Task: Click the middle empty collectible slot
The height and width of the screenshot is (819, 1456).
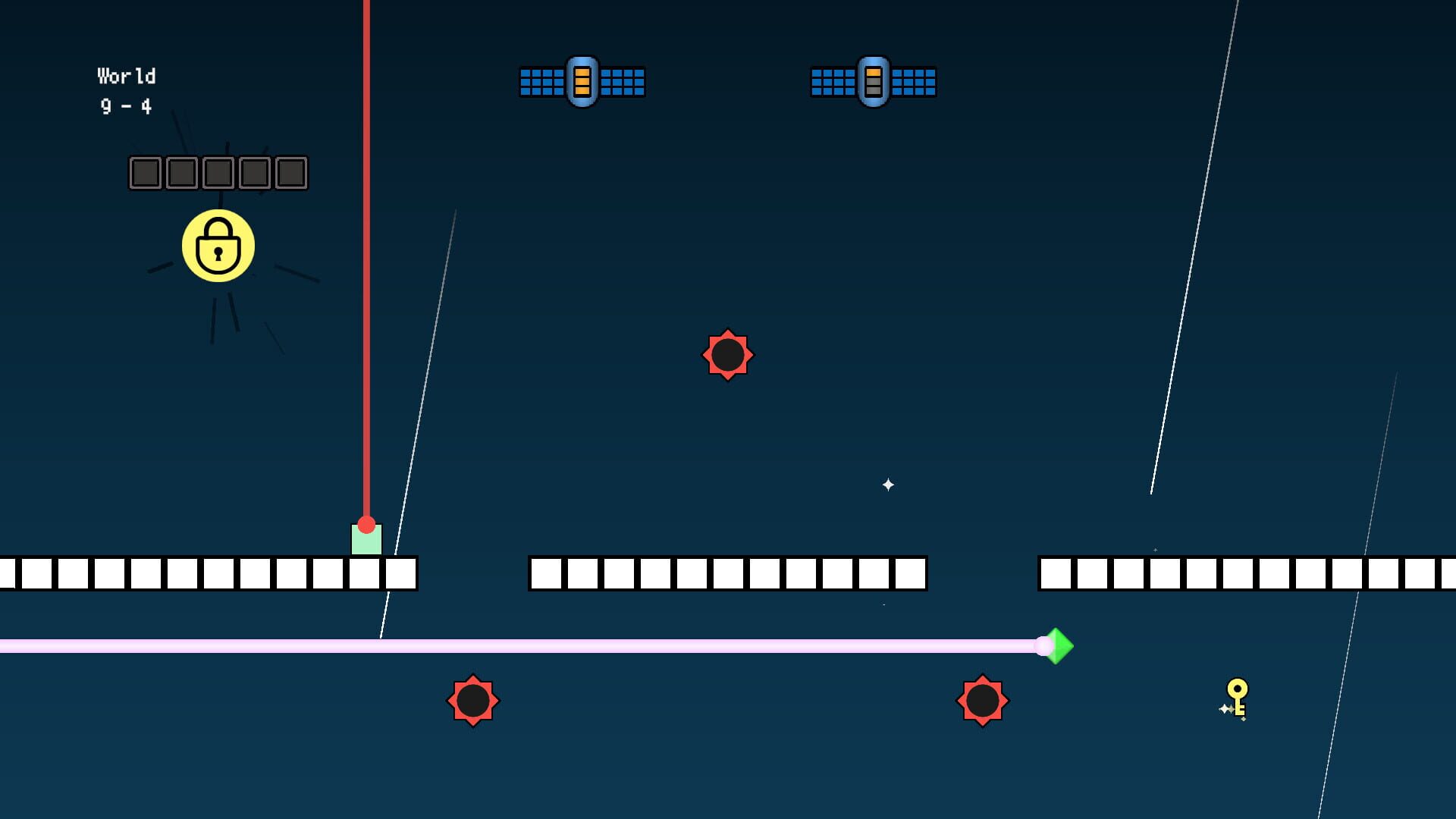Action: 218,173
